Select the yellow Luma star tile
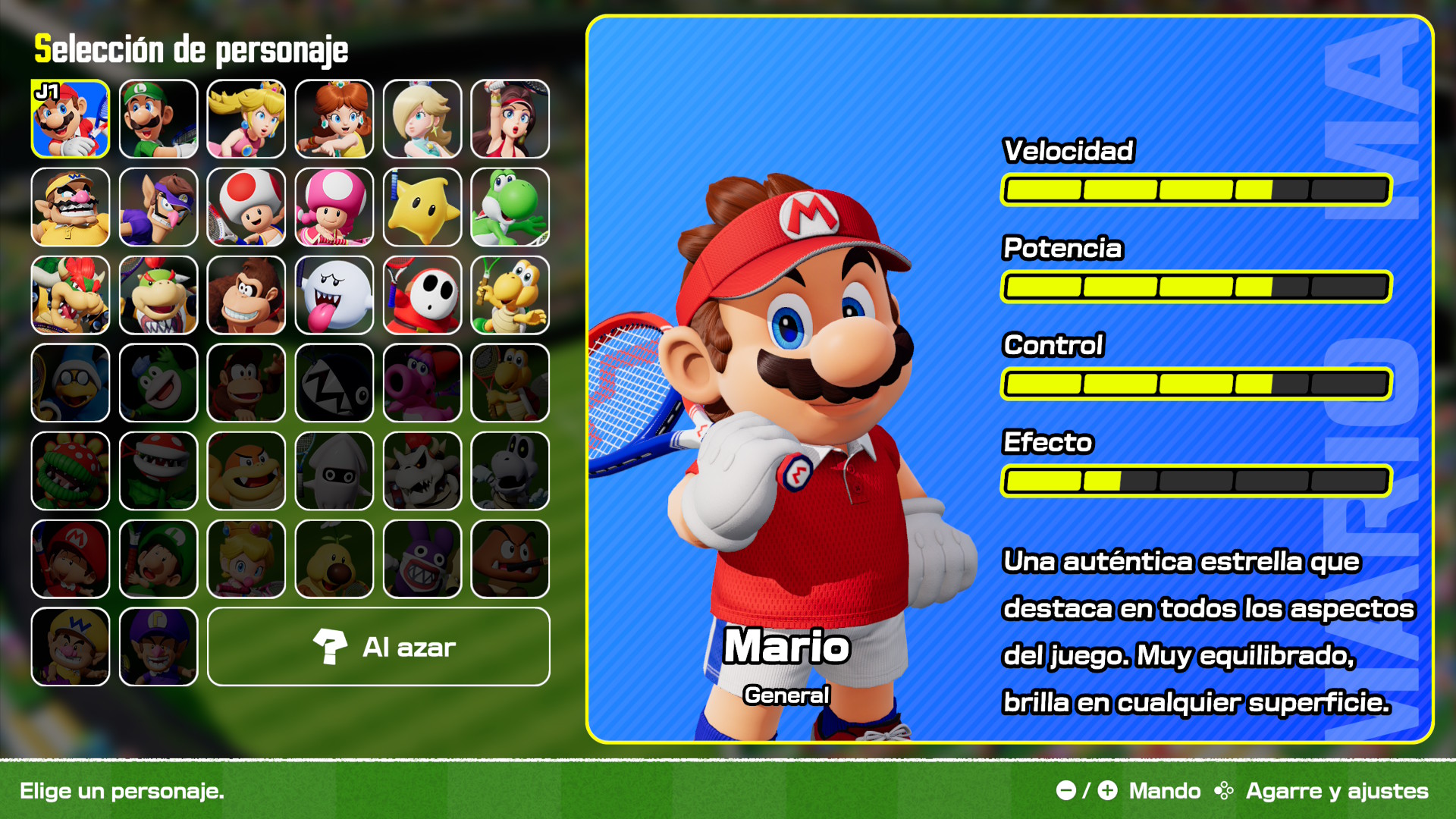The height and width of the screenshot is (819, 1456). [422, 207]
